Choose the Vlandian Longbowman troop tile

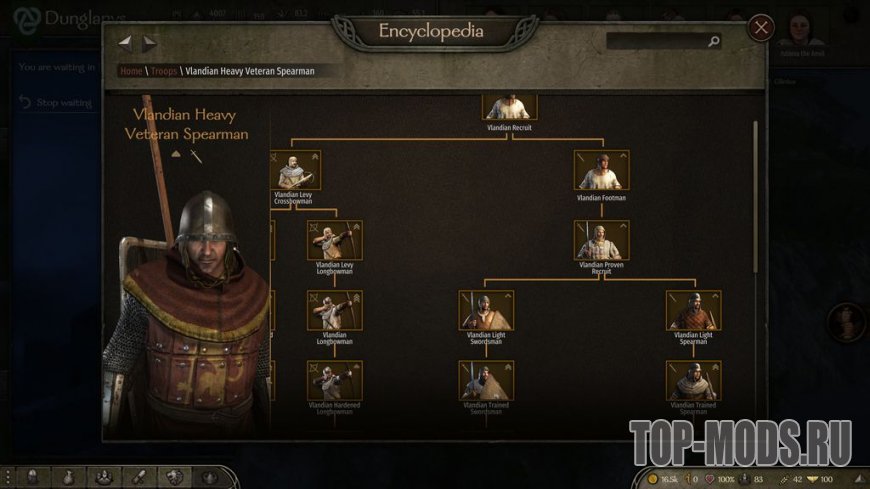pyautogui.click(x=335, y=311)
